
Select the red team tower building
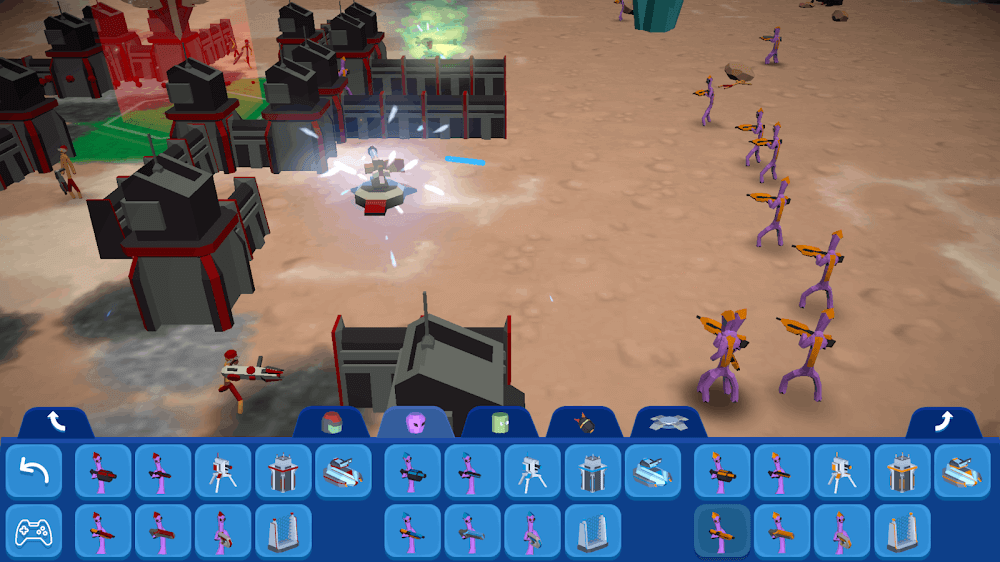tap(283, 472)
